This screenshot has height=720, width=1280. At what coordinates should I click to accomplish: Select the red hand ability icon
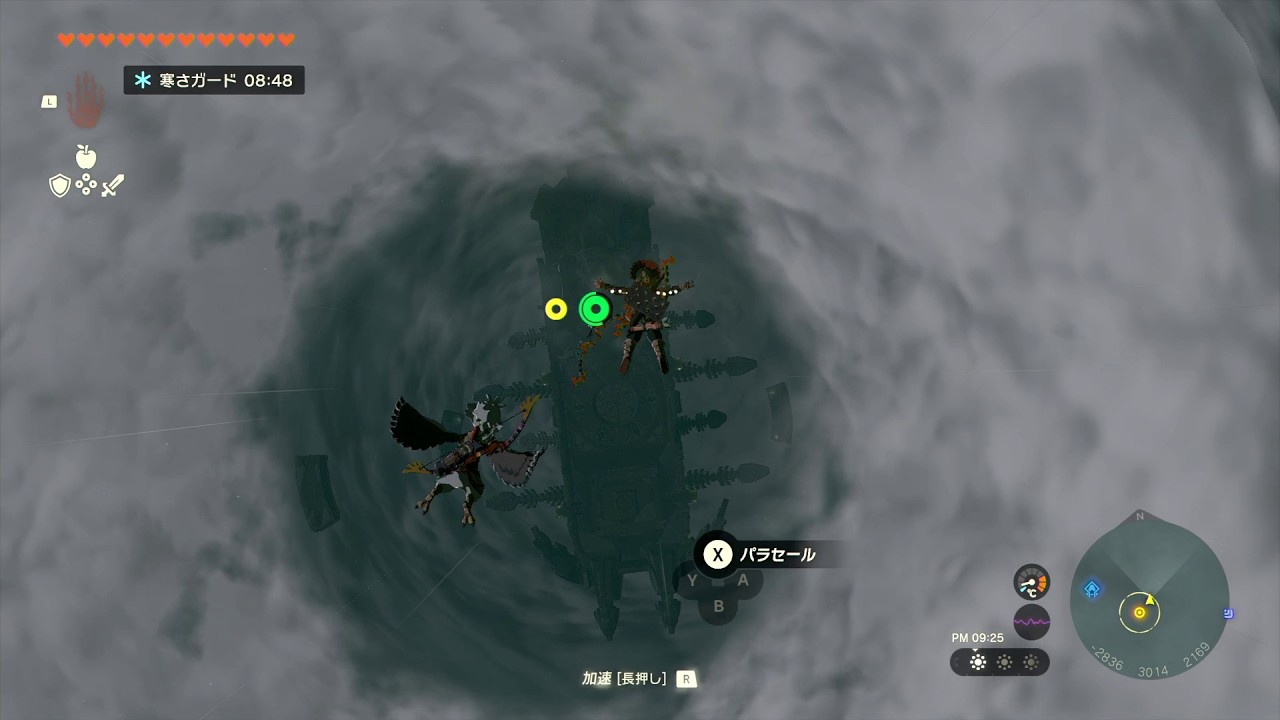coord(85,99)
